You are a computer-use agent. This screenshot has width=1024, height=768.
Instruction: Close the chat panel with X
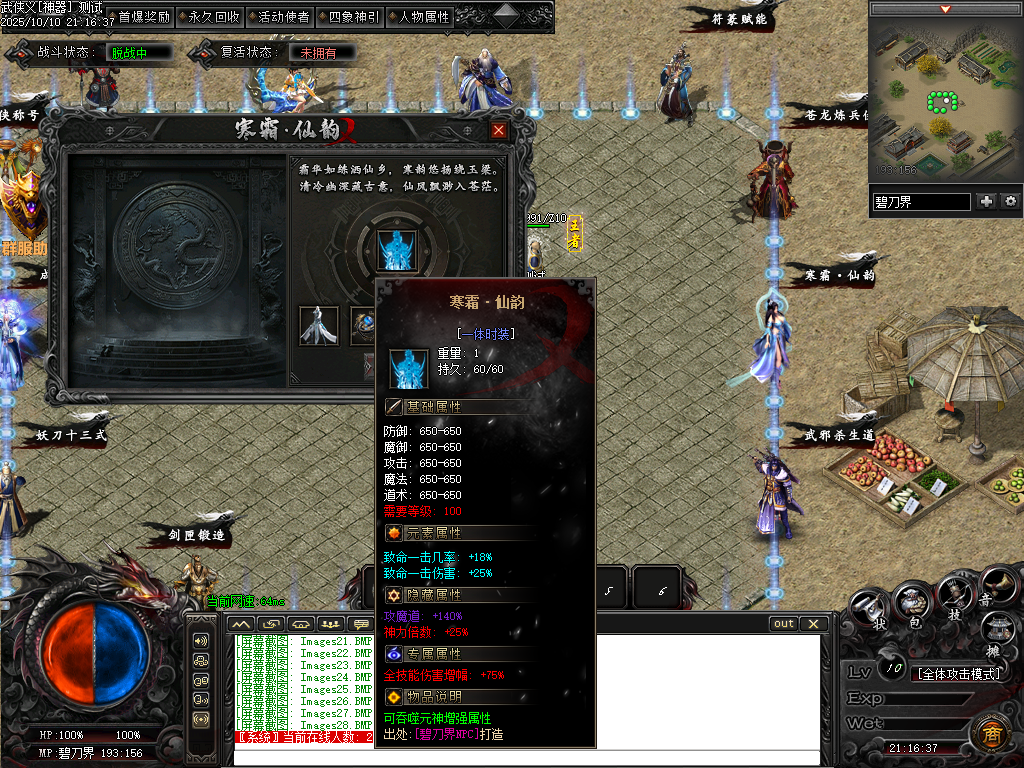click(x=814, y=624)
